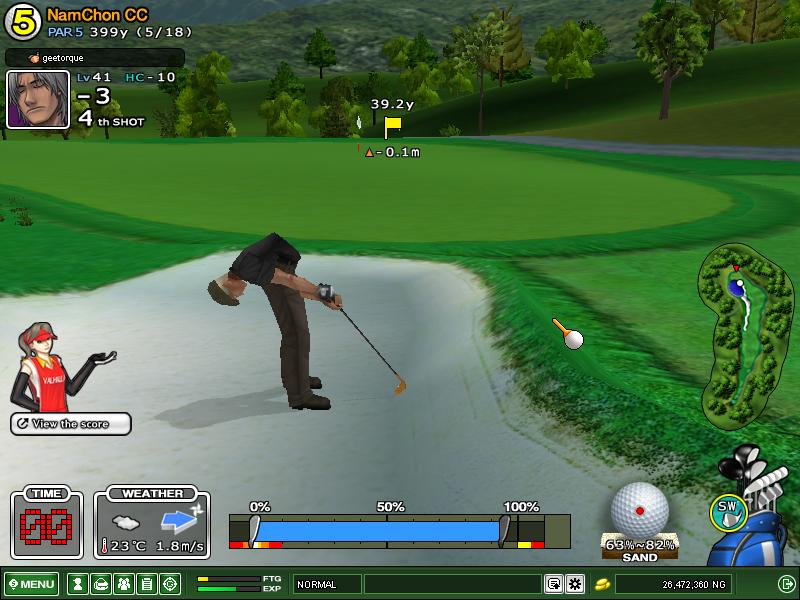800x600 pixels.
Task: Select the NORMAL chat mode box
Action: [x=326, y=584]
